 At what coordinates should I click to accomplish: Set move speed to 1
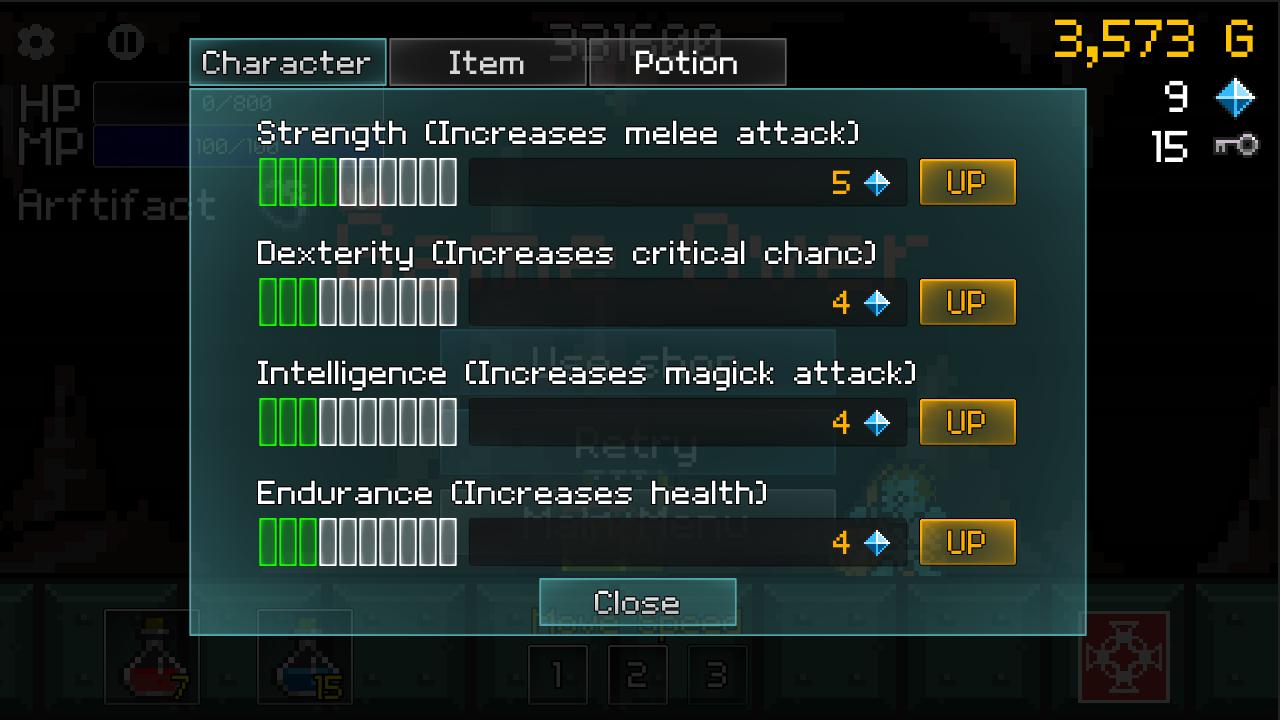558,674
